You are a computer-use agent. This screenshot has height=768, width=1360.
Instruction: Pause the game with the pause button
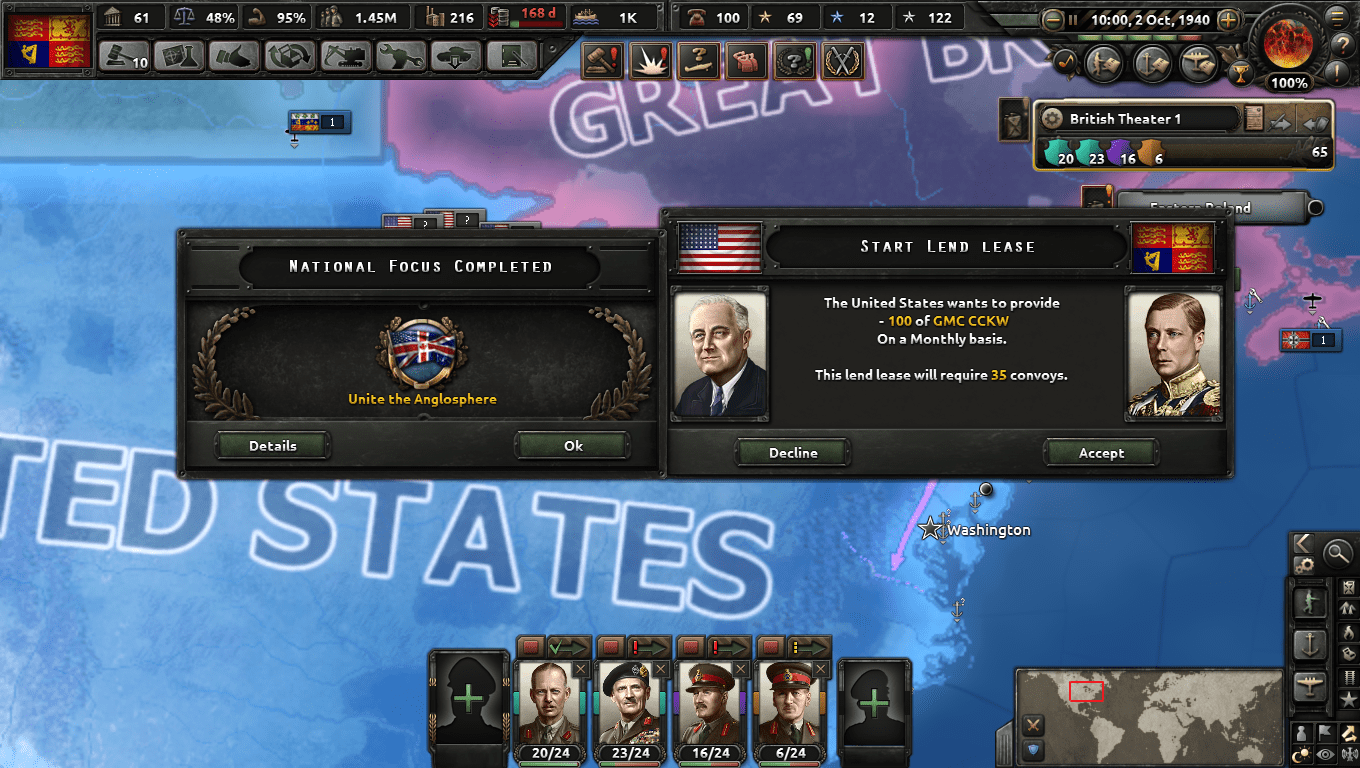[x=1073, y=19]
